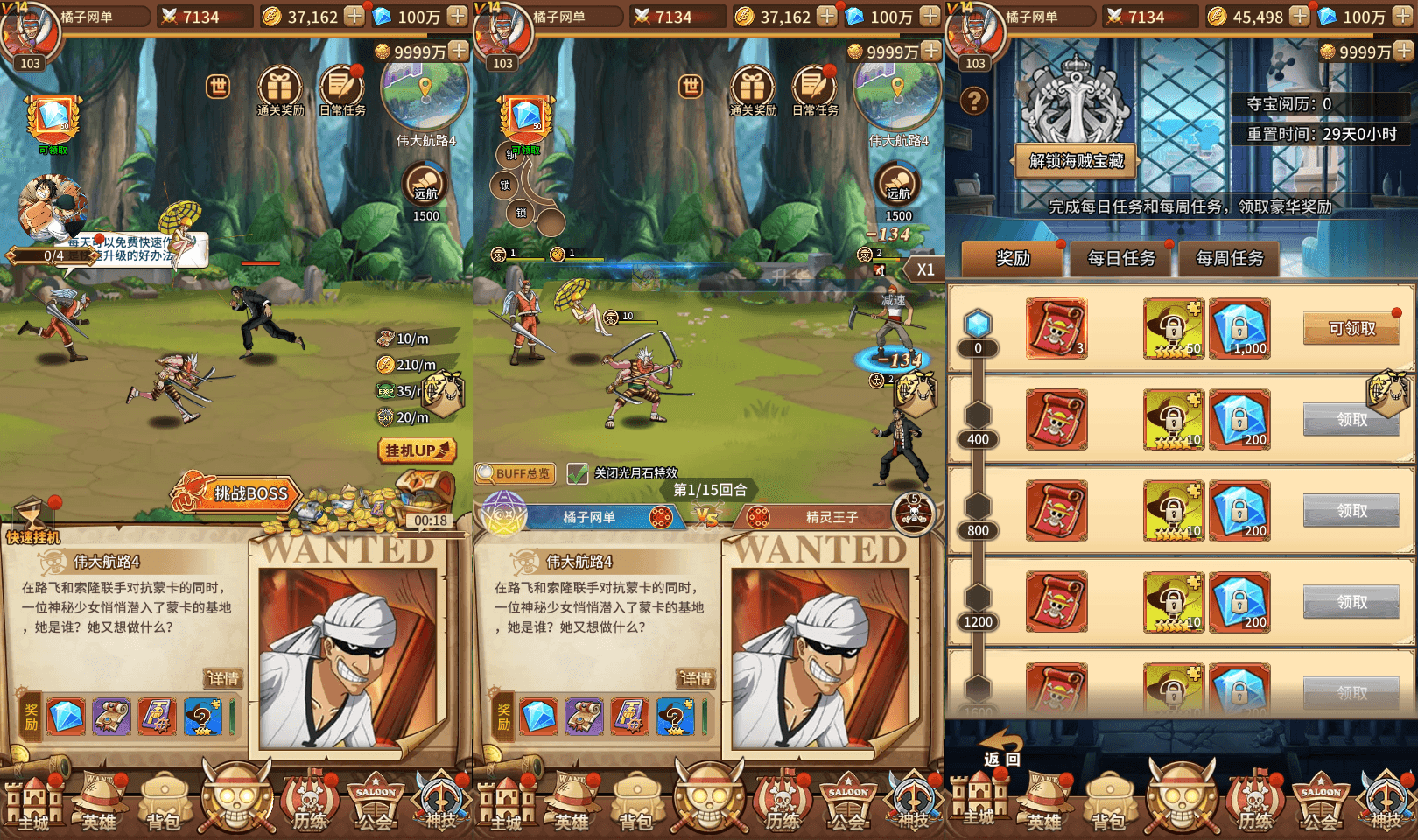Open the BUFF总览 overview panel
Image resolution: width=1418 pixels, height=840 pixels.
coord(515,473)
